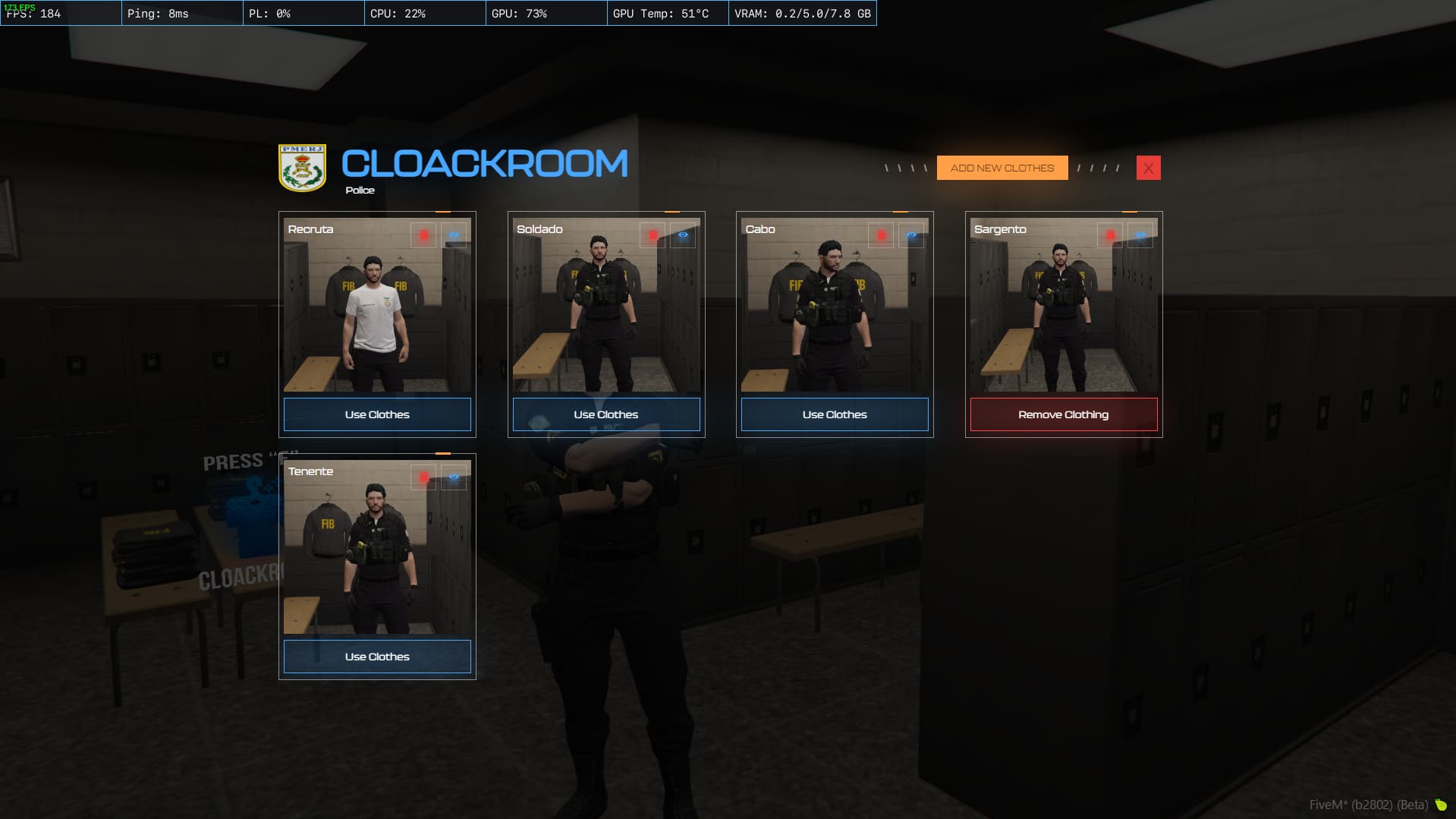This screenshot has height=819, width=1456.
Task: Open the ADD NEW CLOTHES panel
Action: 1002,168
